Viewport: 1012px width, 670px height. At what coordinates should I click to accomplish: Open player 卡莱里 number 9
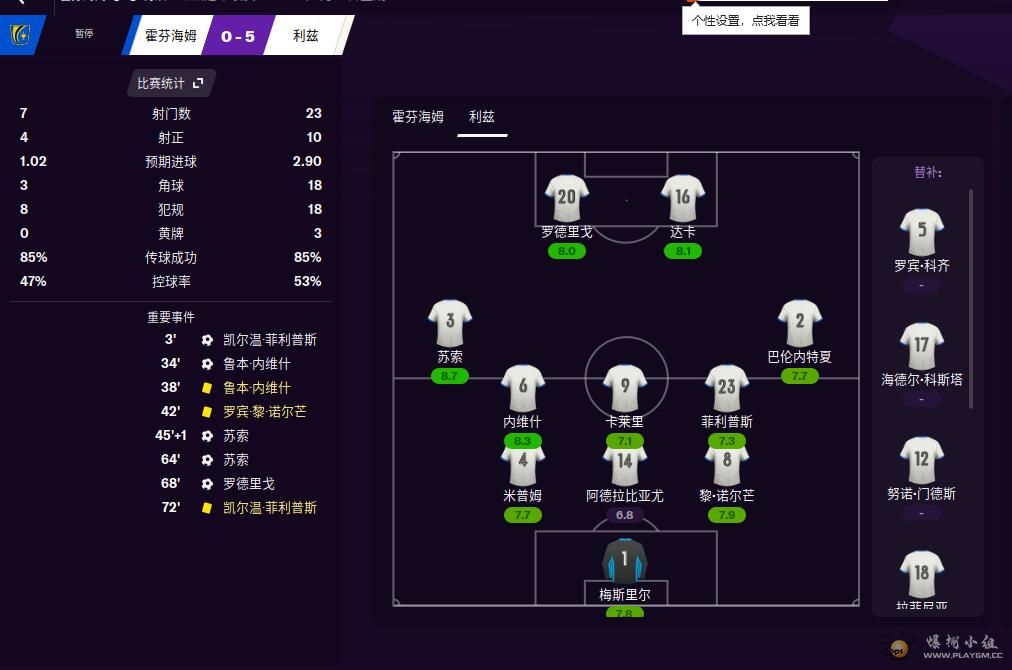pos(625,388)
